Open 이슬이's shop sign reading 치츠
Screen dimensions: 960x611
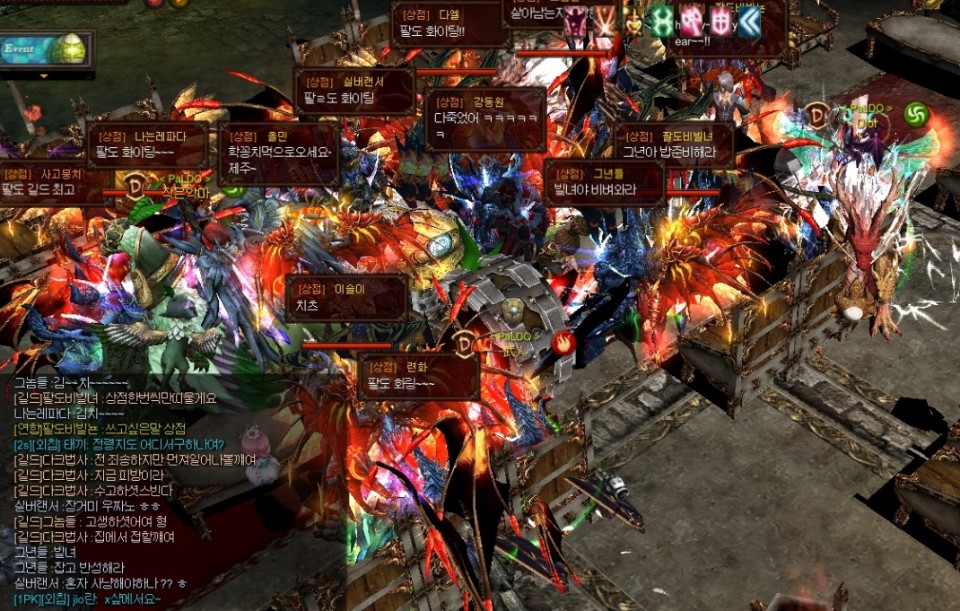(x=347, y=298)
